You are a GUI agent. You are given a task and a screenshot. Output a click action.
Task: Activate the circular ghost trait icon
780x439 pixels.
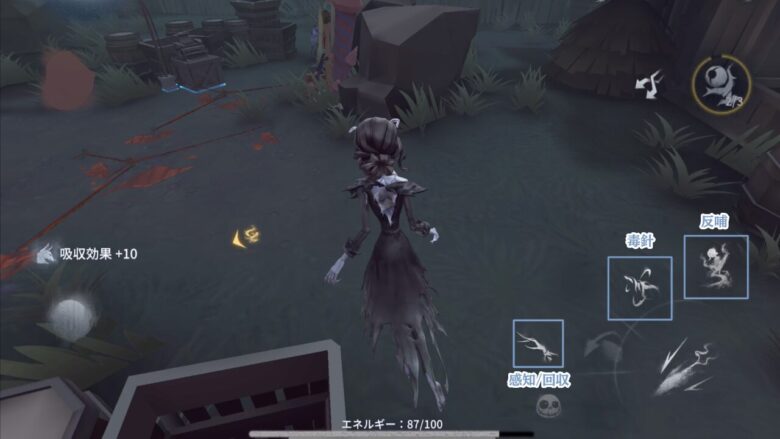(x=720, y=83)
